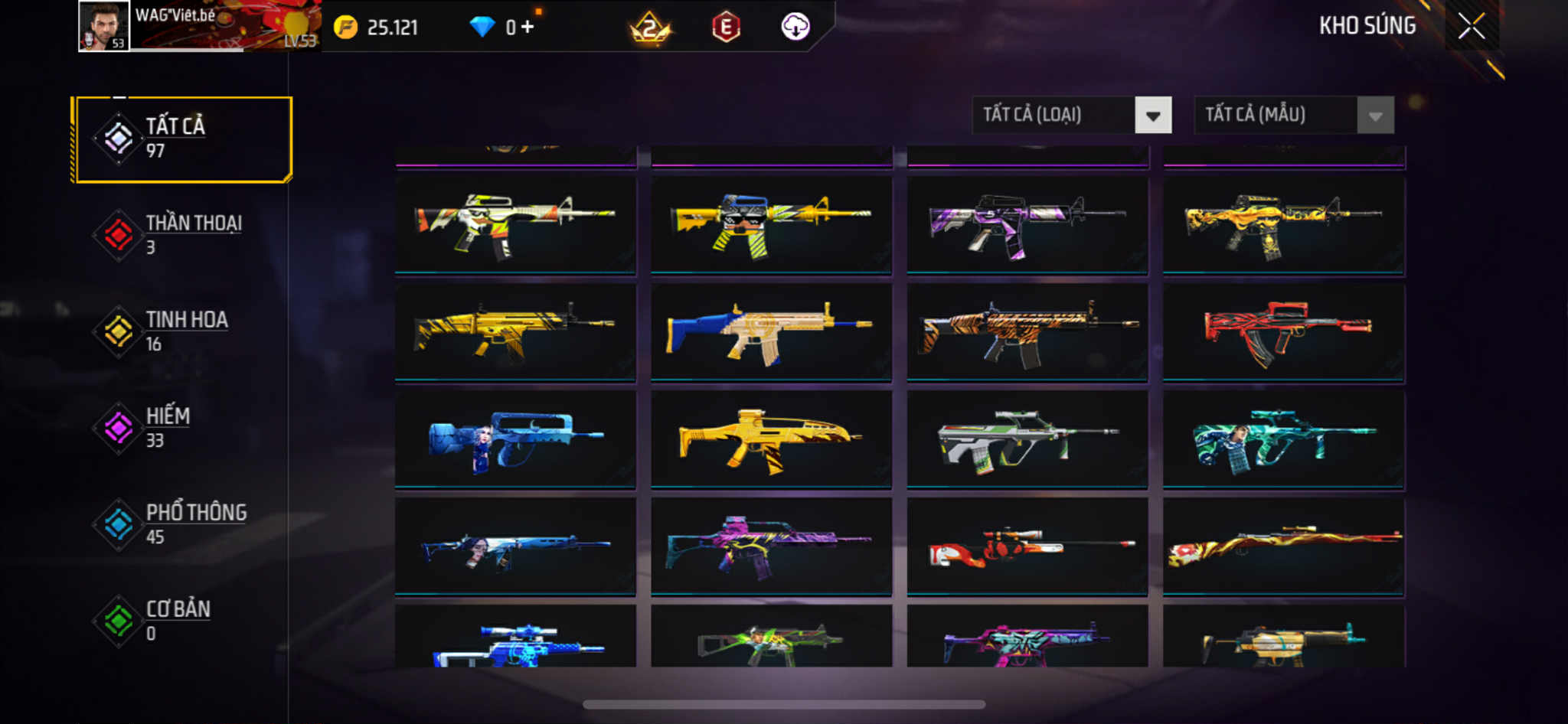This screenshot has height=724, width=1568.
Task: Close the Kho Súng weapon armory
Action: click(1471, 27)
